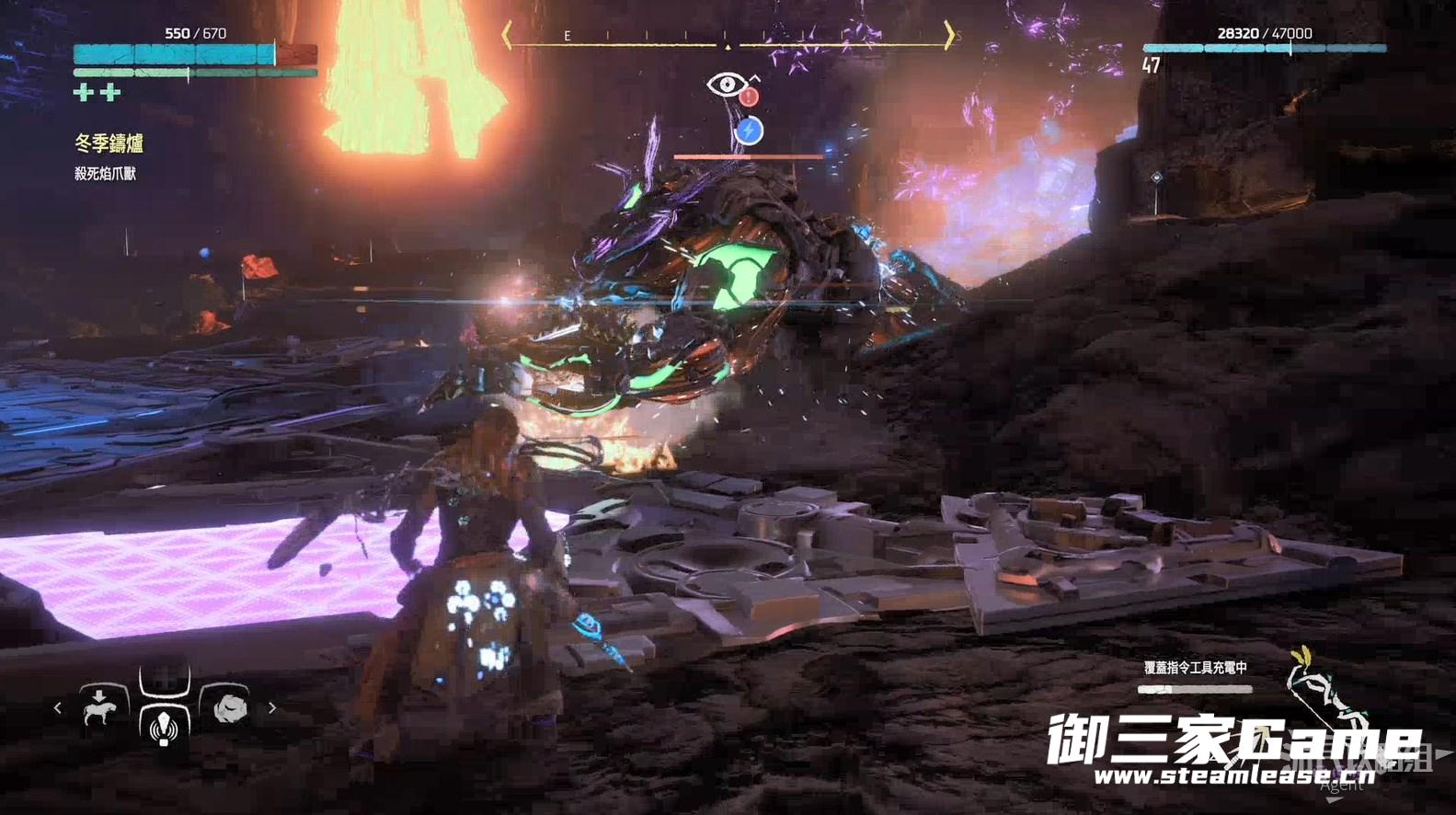Activate the lure call tool slot
Screen dimensions: 1456x815
[164, 725]
